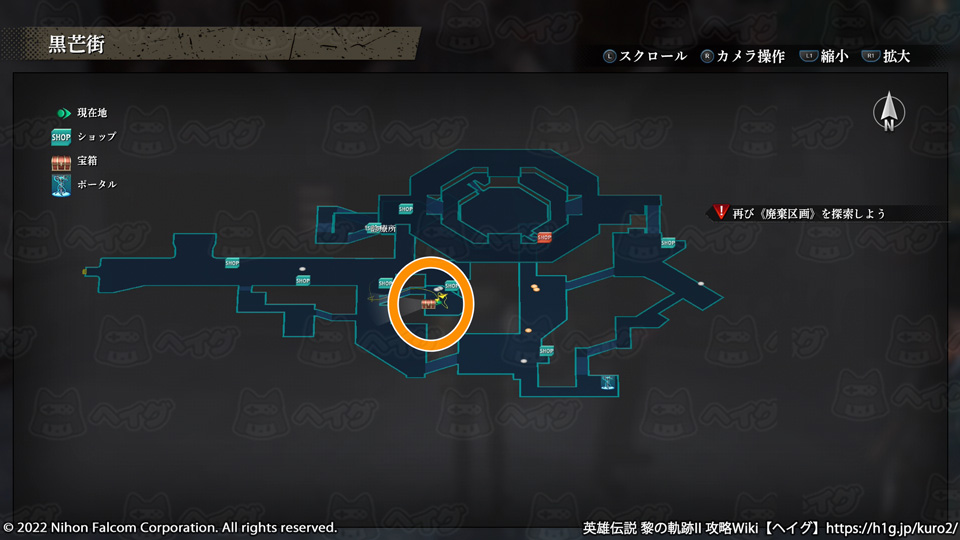Choose the 宝箱 legend entry
Image resolution: width=960 pixels, height=540 pixels.
click(74, 160)
